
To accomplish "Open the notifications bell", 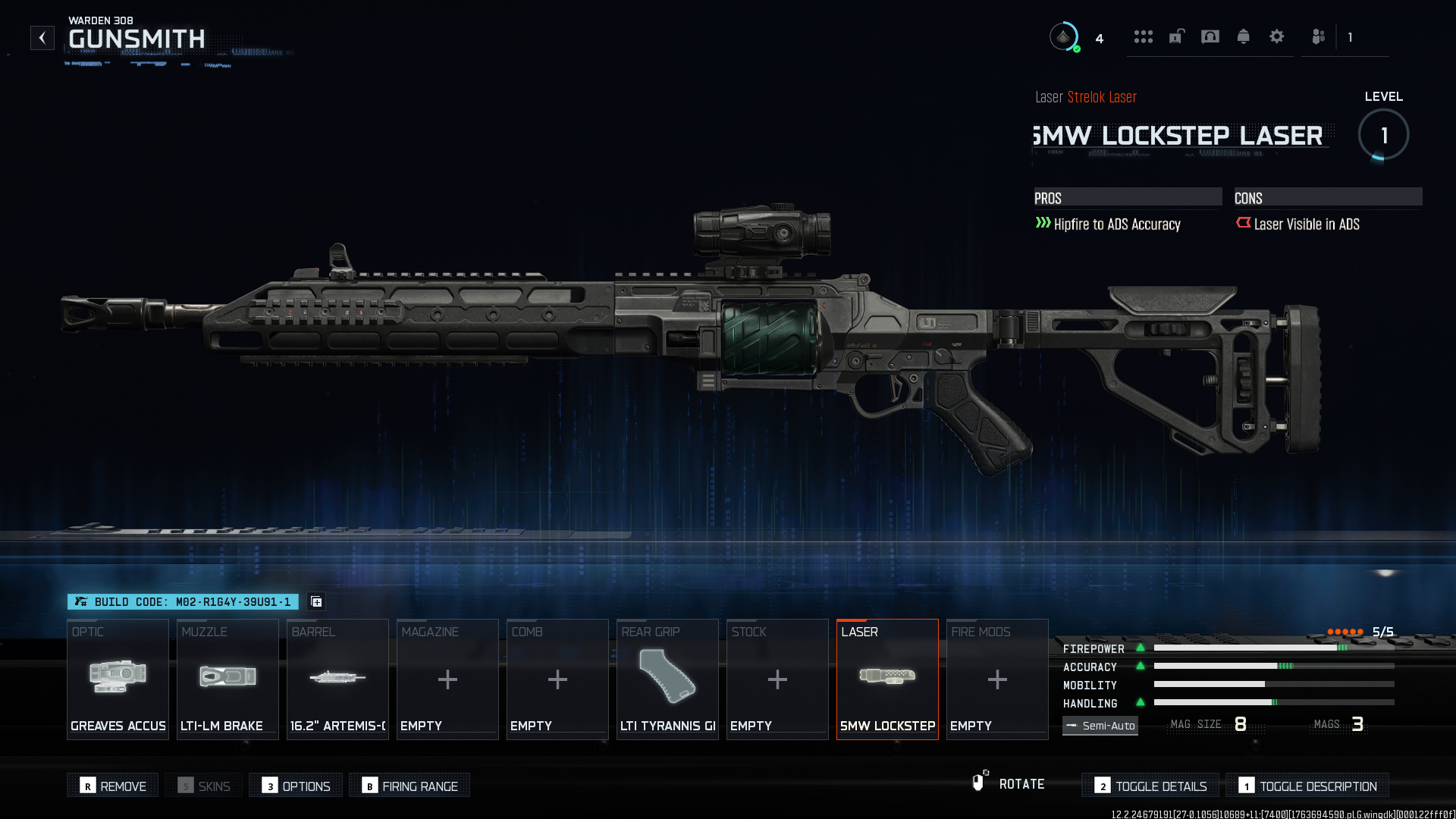I will pyautogui.click(x=1244, y=36).
